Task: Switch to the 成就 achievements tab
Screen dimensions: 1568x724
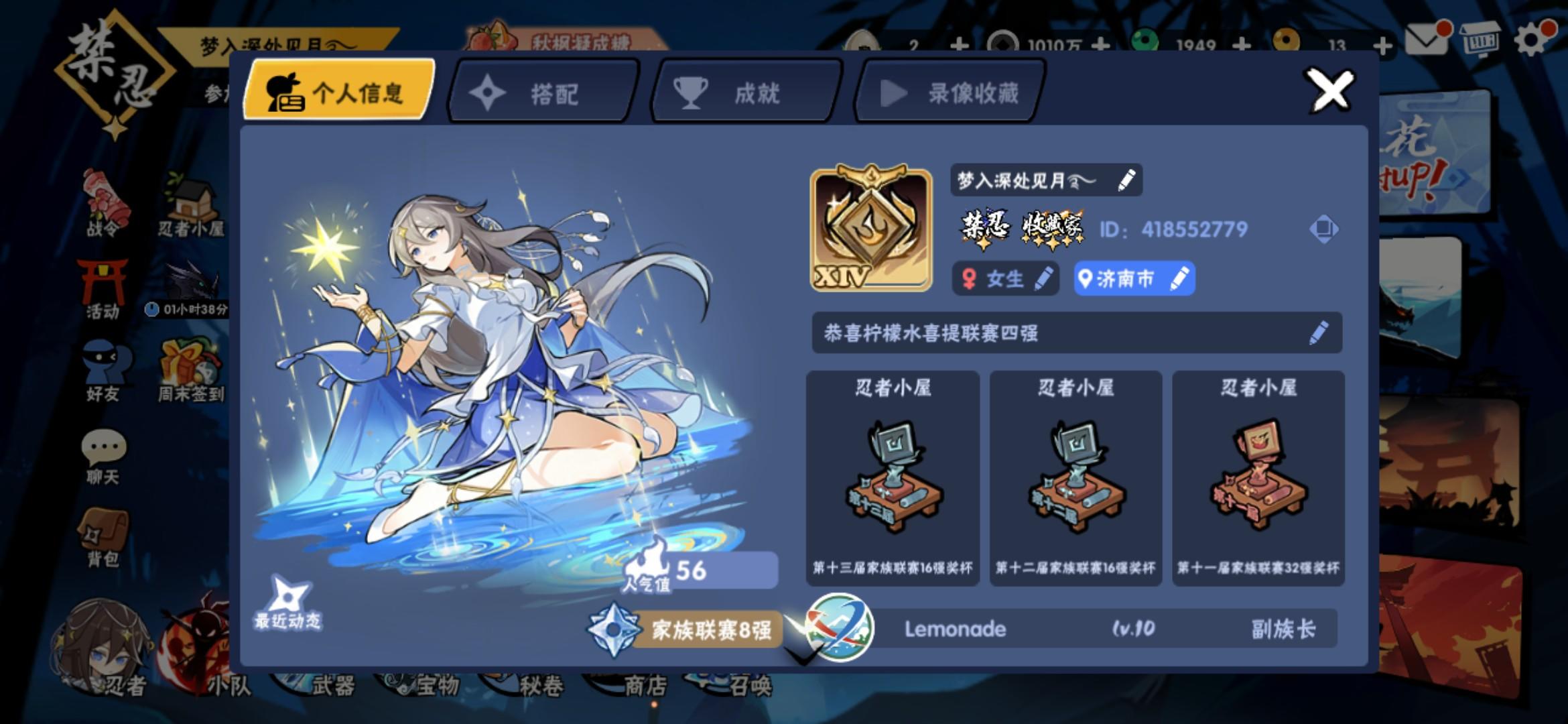Action: 744,94
